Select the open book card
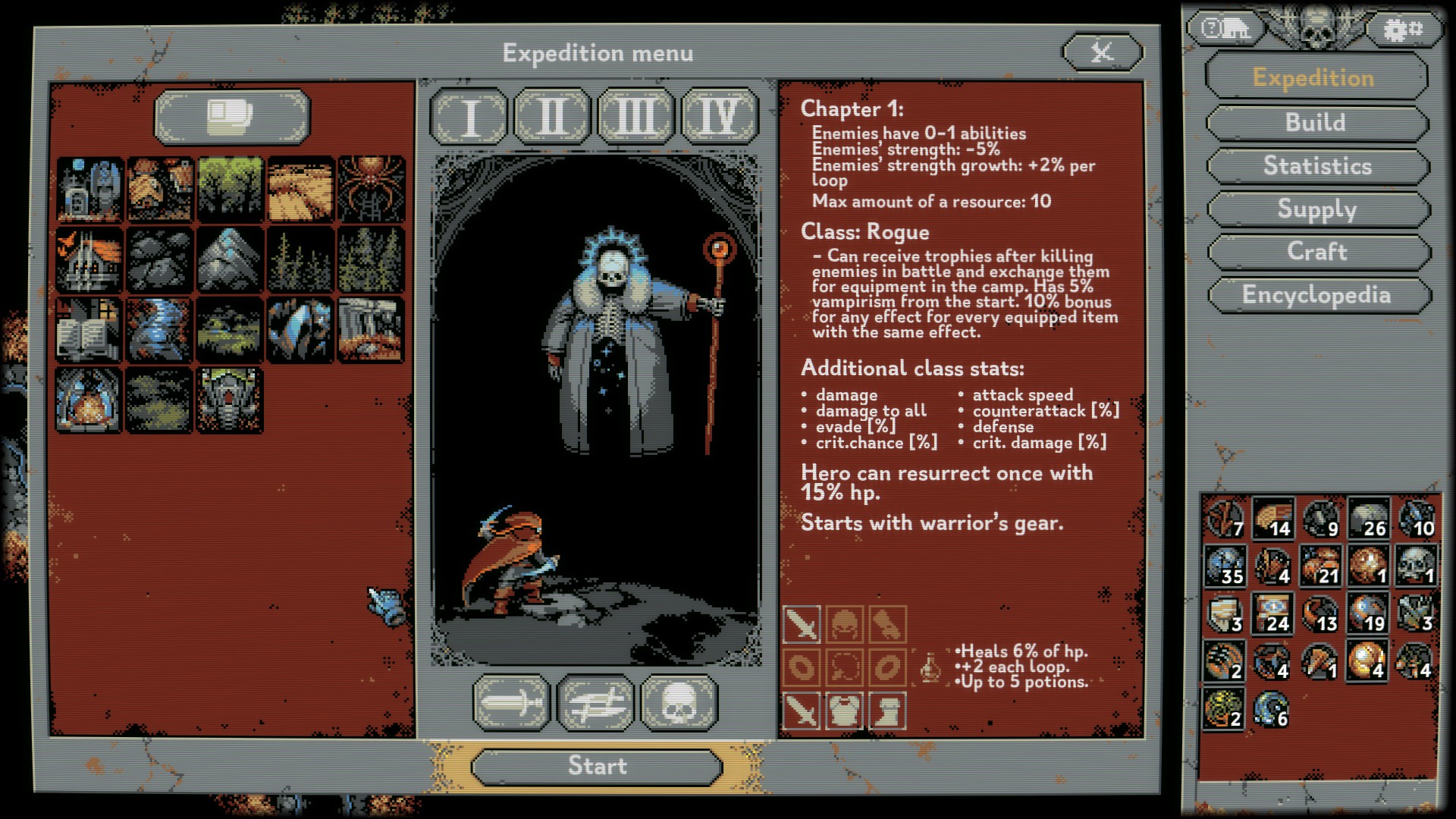This screenshot has height=819, width=1456. (89, 330)
